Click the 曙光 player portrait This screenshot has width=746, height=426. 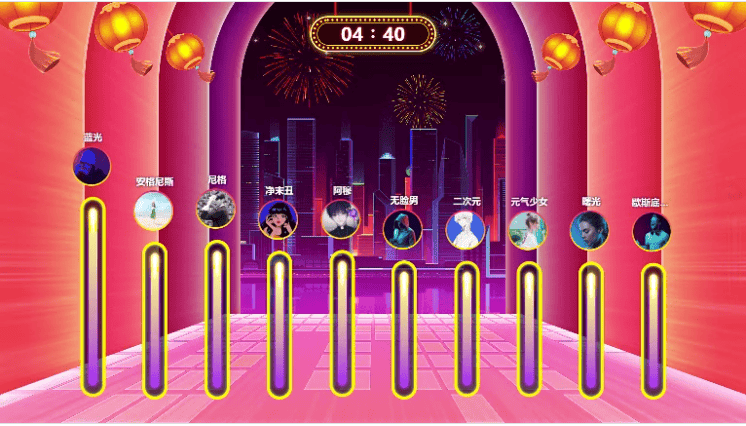point(590,230)
